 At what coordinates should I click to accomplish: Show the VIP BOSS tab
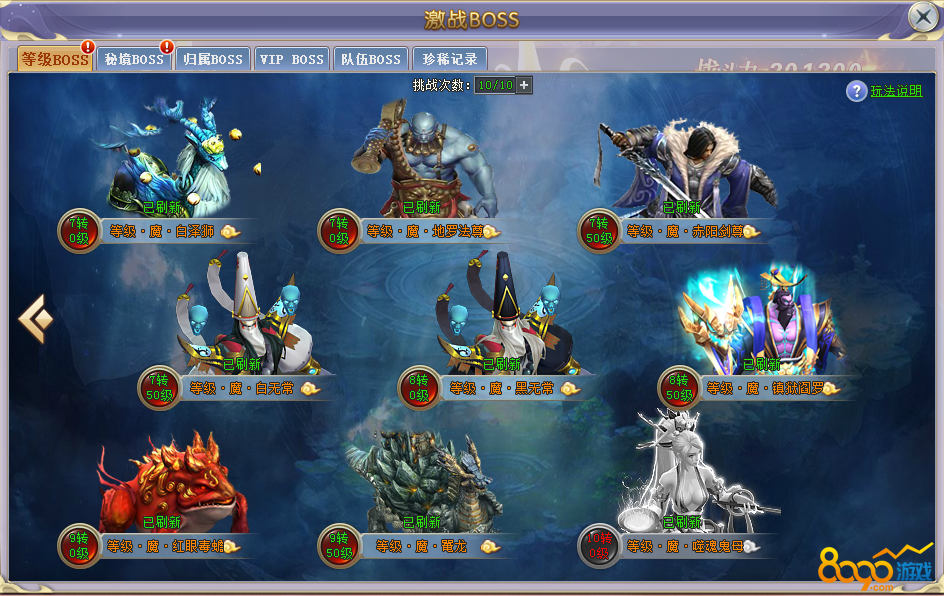click(x=291, y=59)
